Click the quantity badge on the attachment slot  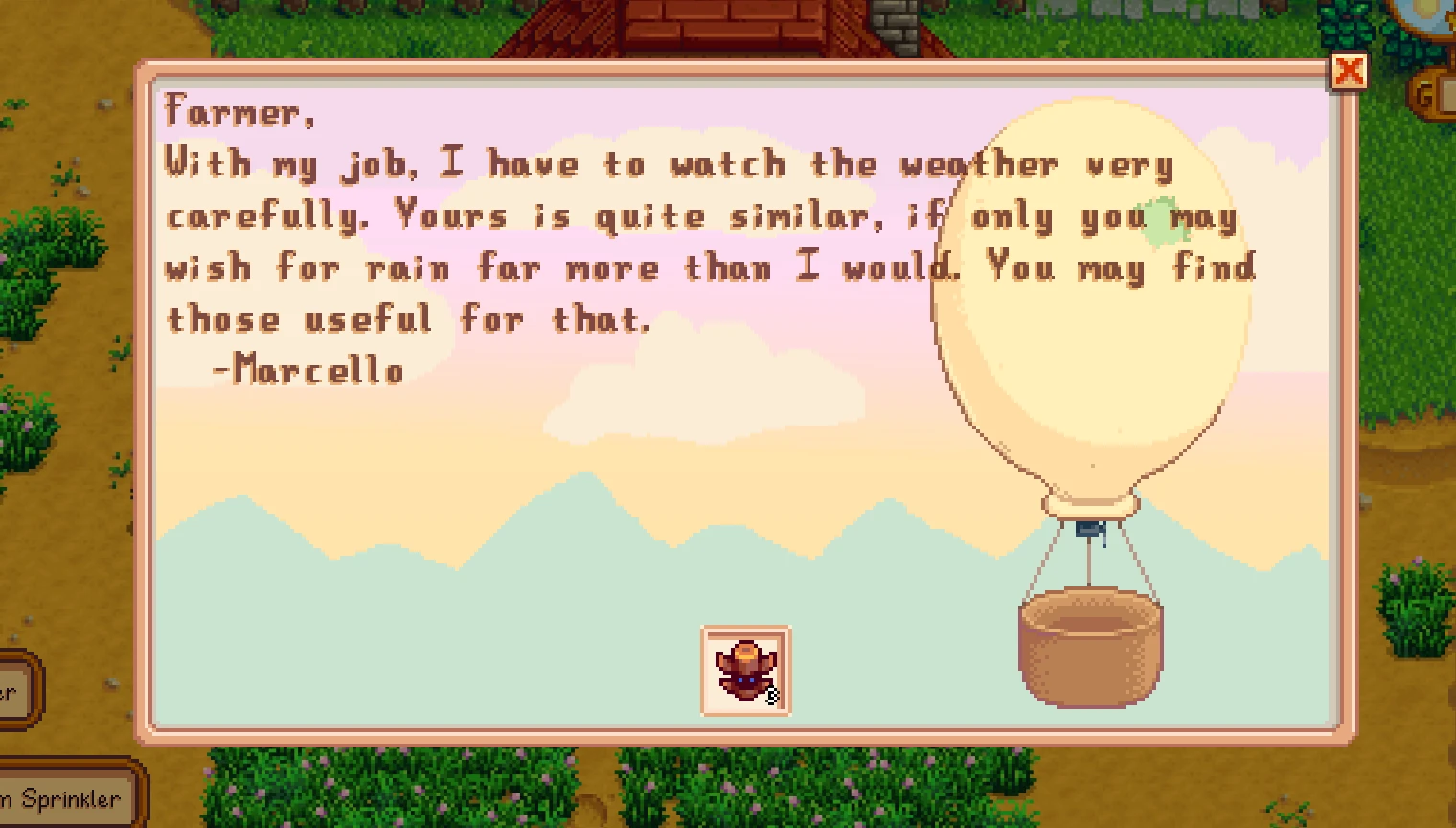tap(772, 695)
